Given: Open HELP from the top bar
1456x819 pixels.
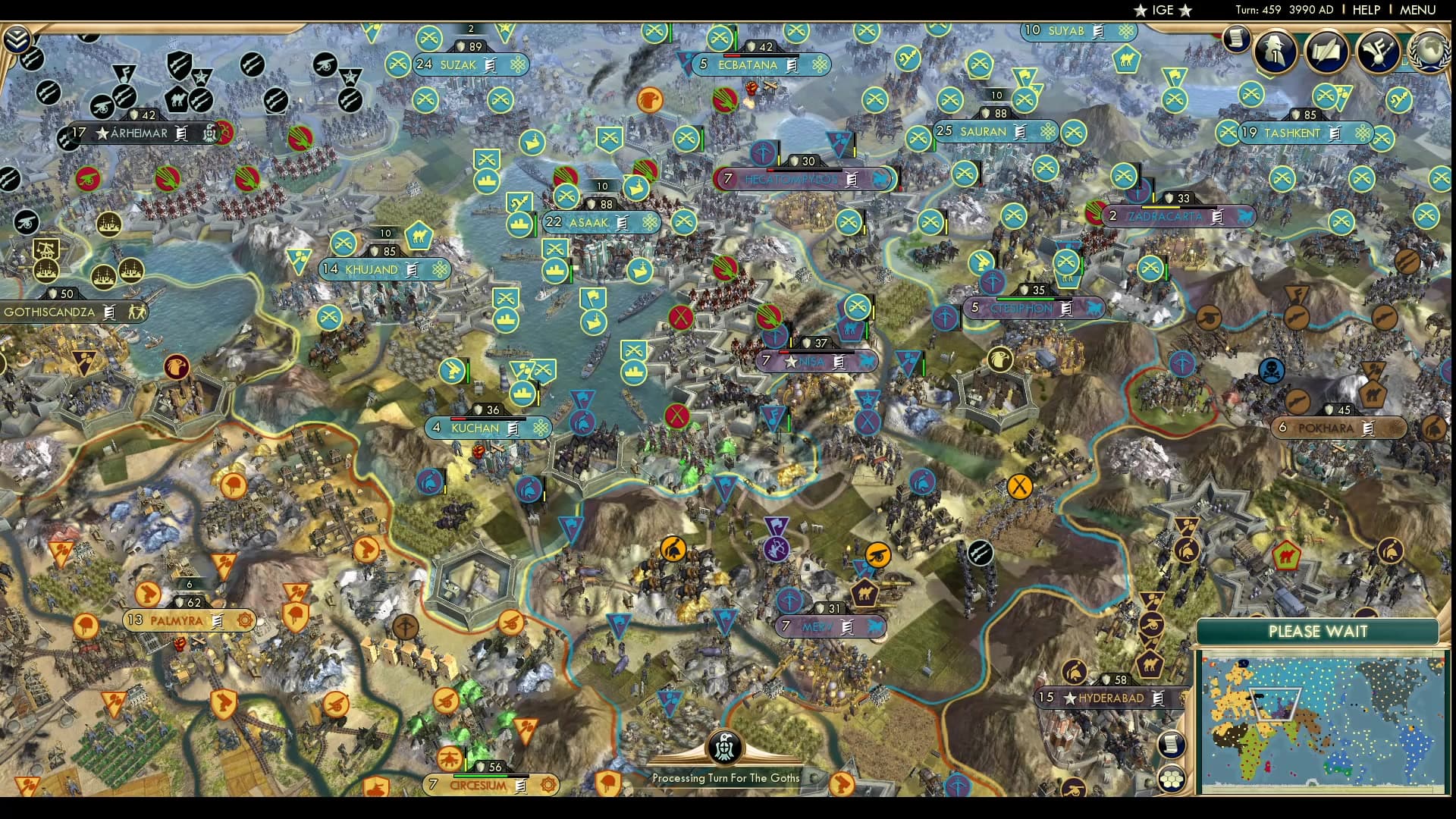Looking at the screenshot, I should (1368, 10).
